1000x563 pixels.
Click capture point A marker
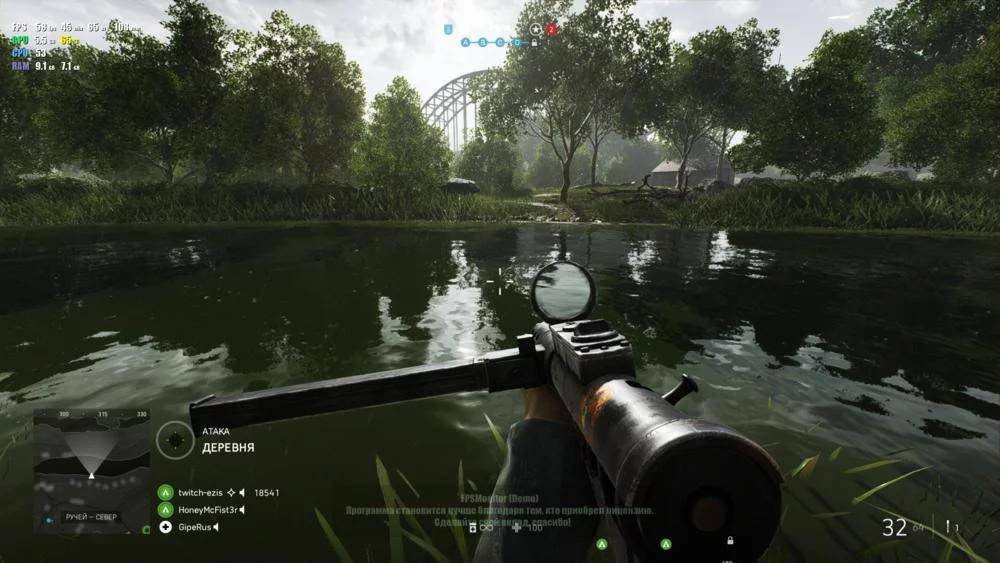(x=465, y=43)
